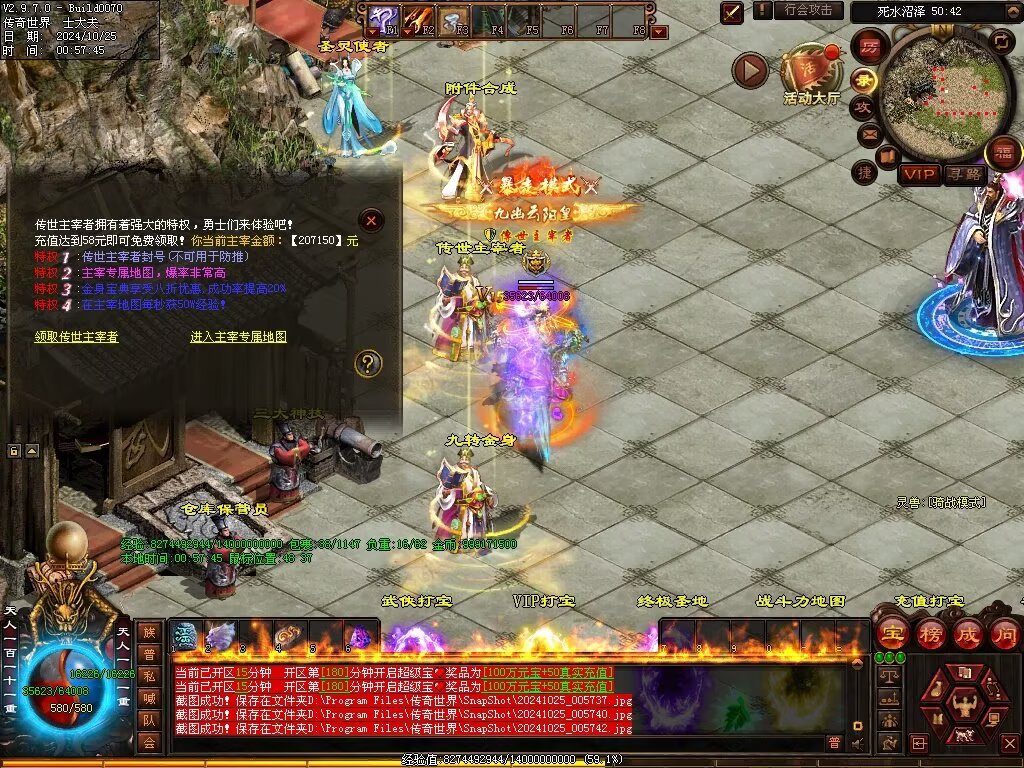Click the round play arrow button
1024x768 pixels.
750,70
